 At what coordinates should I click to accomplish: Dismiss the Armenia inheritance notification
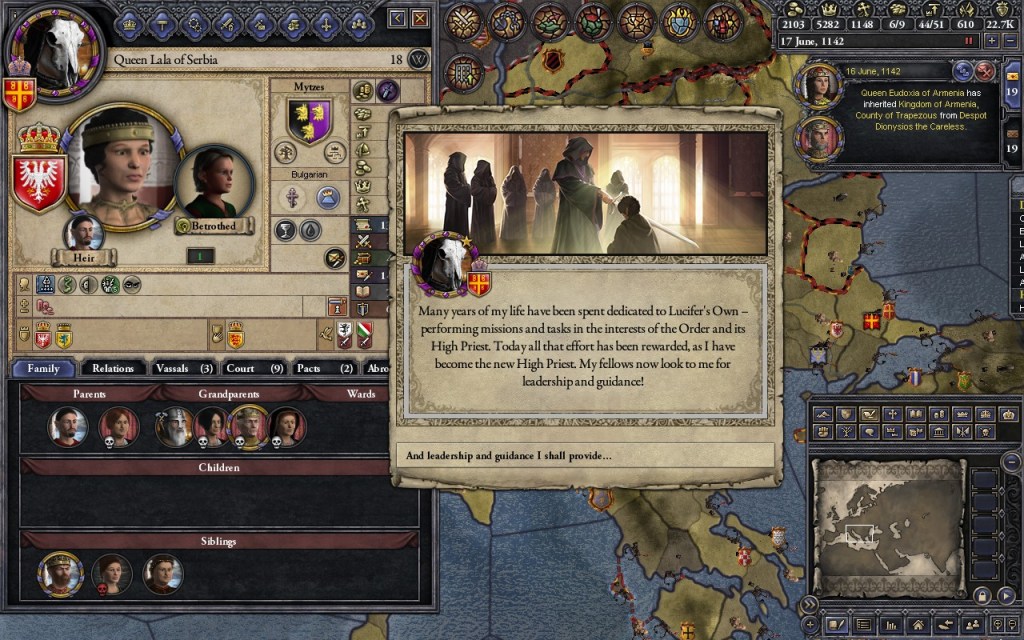[985, 71]
